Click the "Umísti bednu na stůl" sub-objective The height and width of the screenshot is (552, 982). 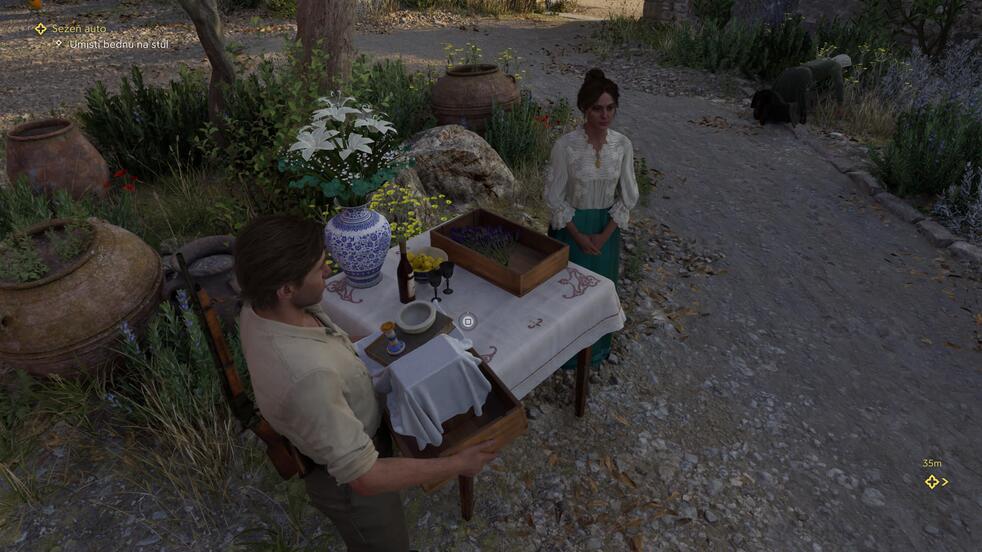point(114,44)
